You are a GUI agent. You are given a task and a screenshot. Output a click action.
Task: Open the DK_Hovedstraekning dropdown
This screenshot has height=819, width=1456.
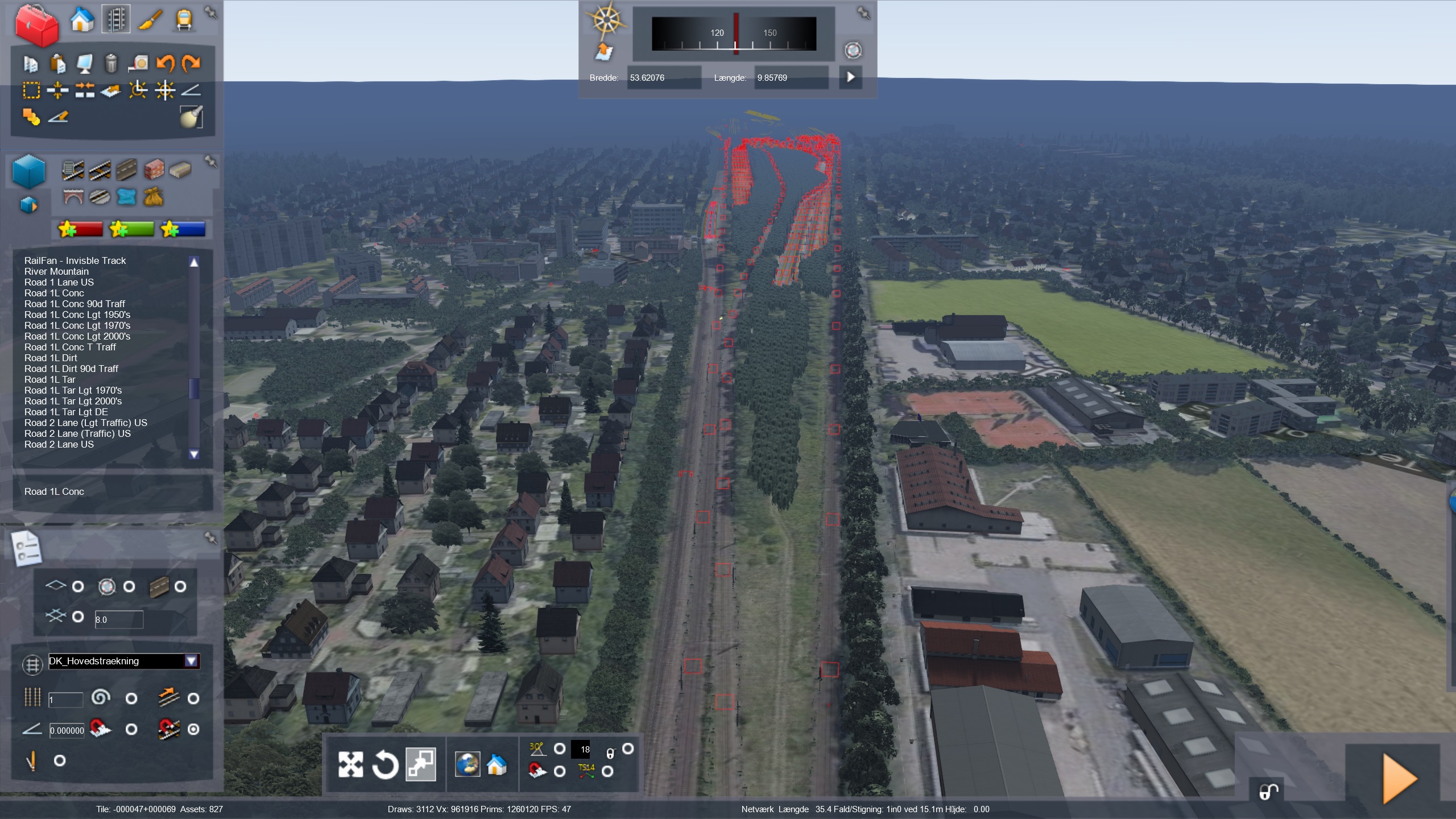191,661
